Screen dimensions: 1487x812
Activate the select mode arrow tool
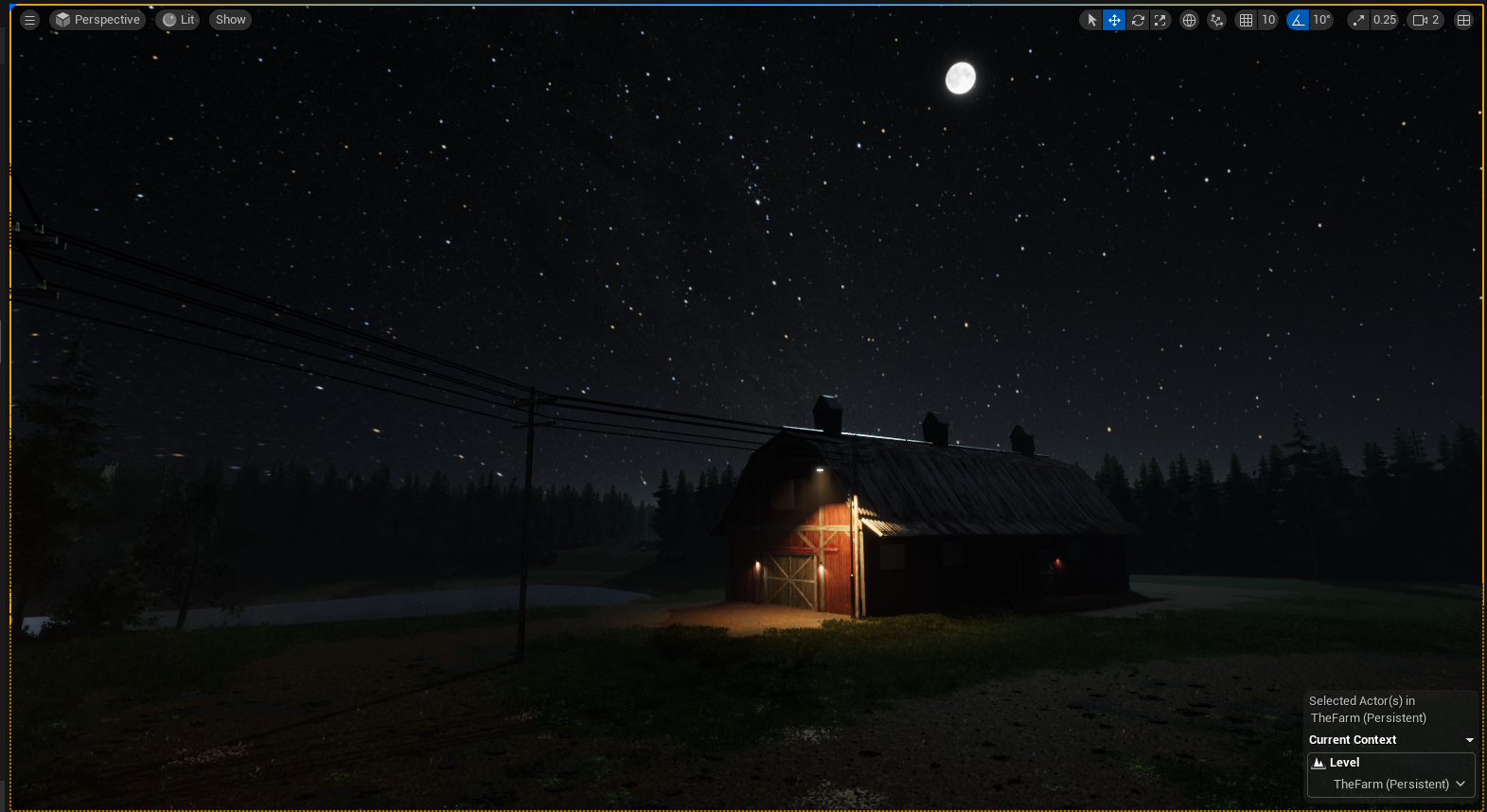pyautogui.click(x=1091, y=20)
